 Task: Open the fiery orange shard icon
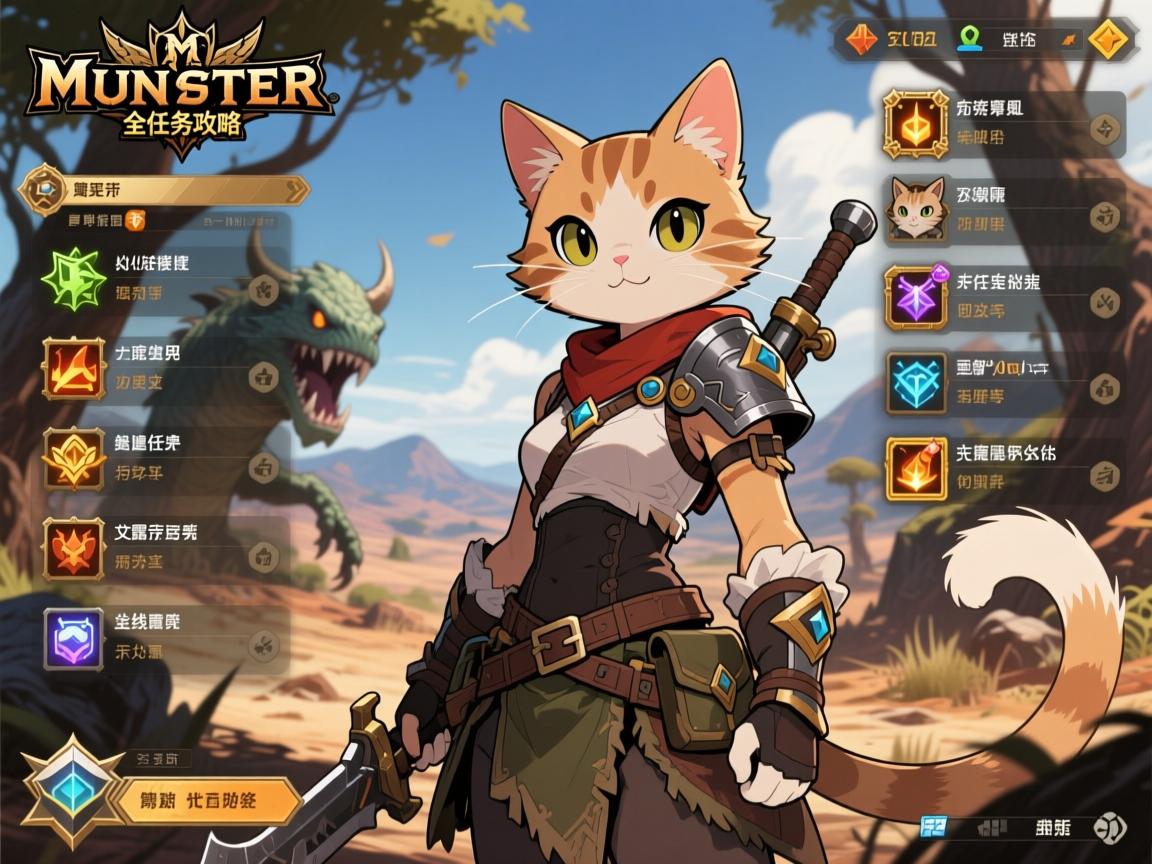[x=916, y=469]
